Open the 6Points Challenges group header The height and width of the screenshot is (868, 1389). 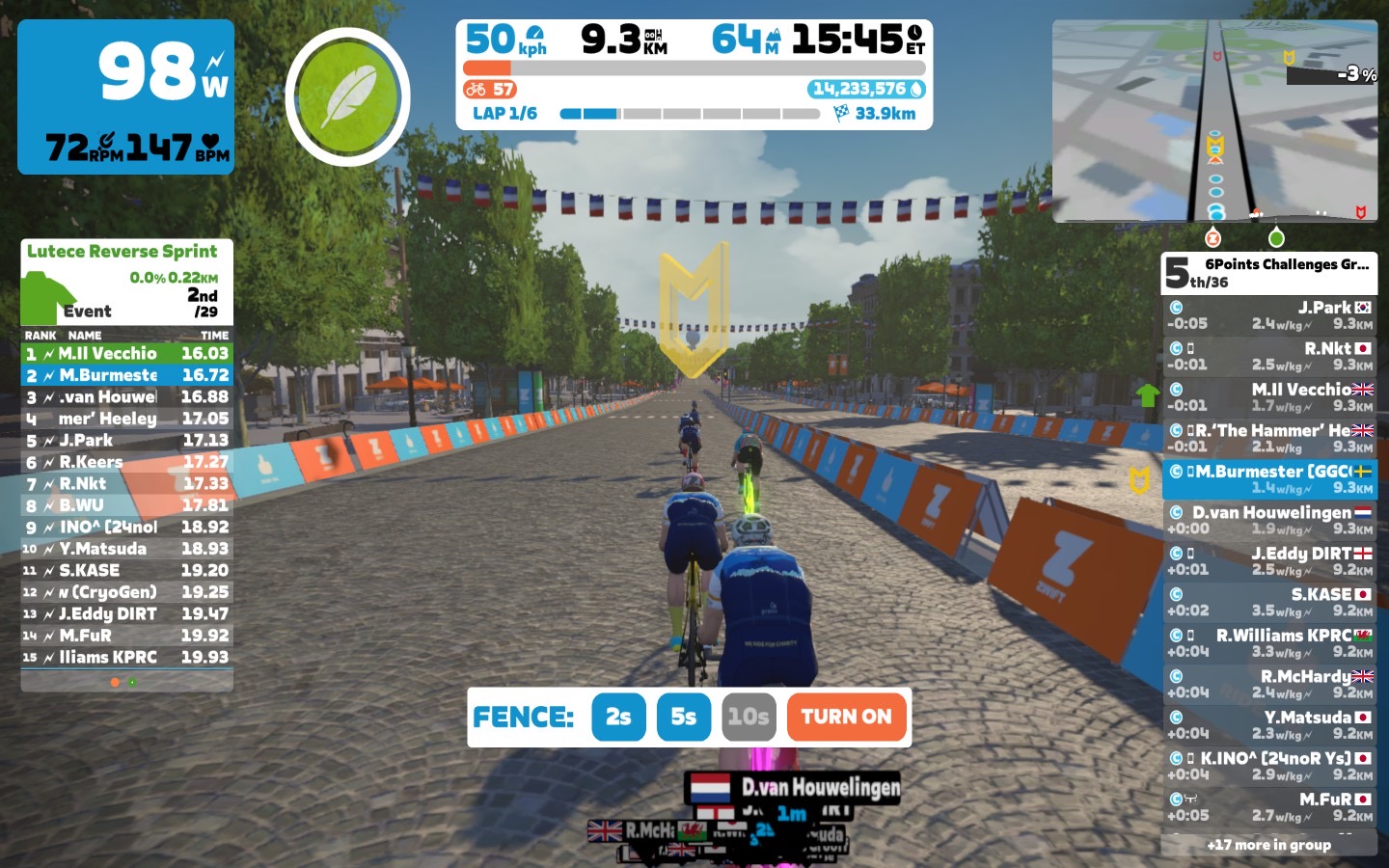[1268, 273]
